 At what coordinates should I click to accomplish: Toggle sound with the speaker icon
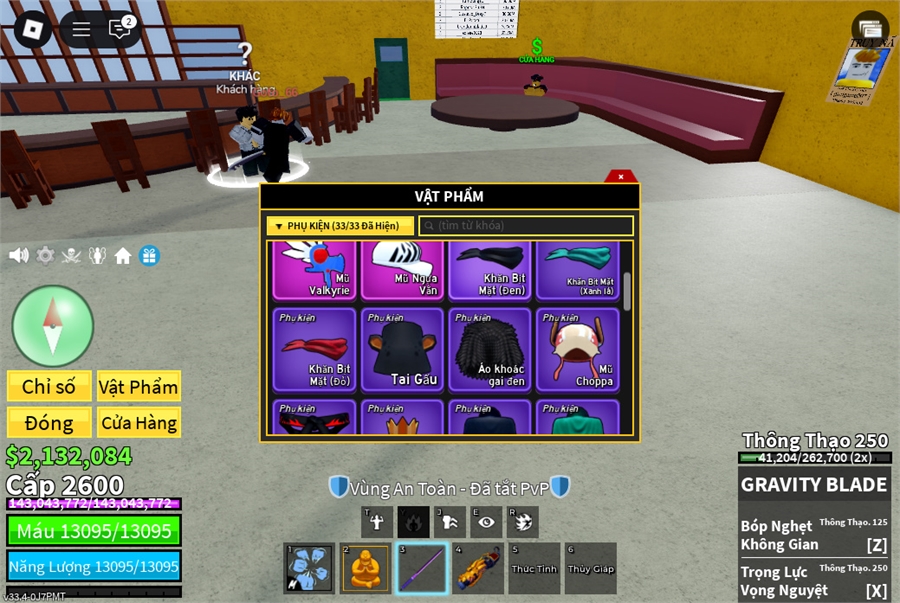point(19,256)
